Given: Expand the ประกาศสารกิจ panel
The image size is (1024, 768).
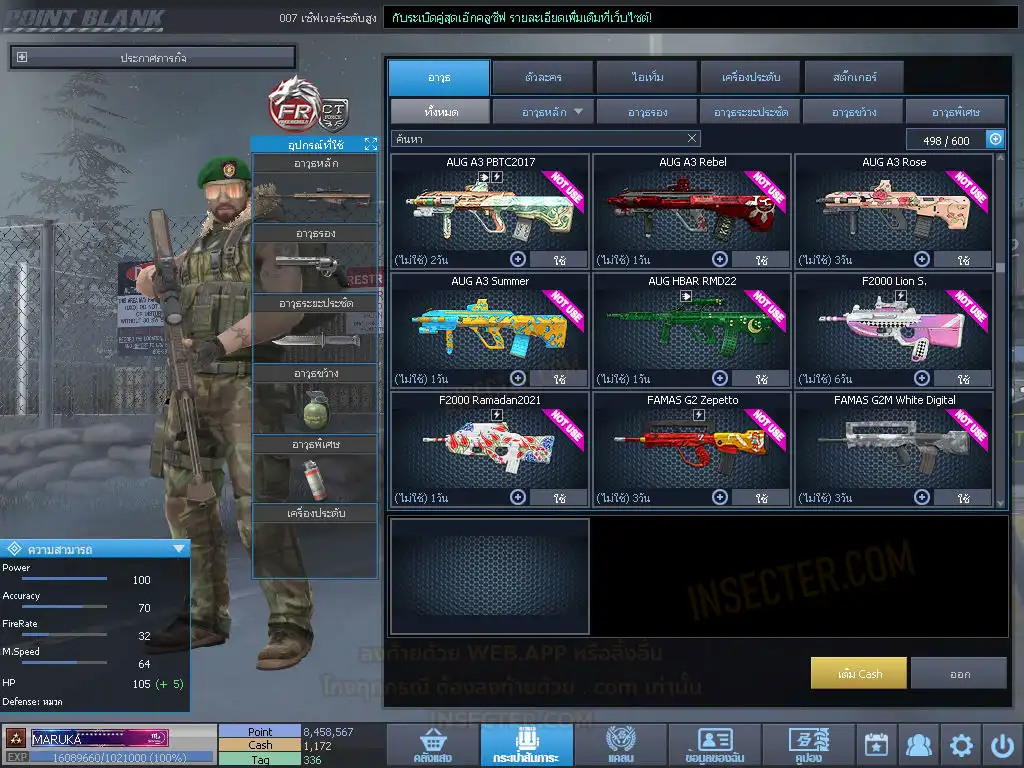Looking at the screenshot, I should point(23,58).
